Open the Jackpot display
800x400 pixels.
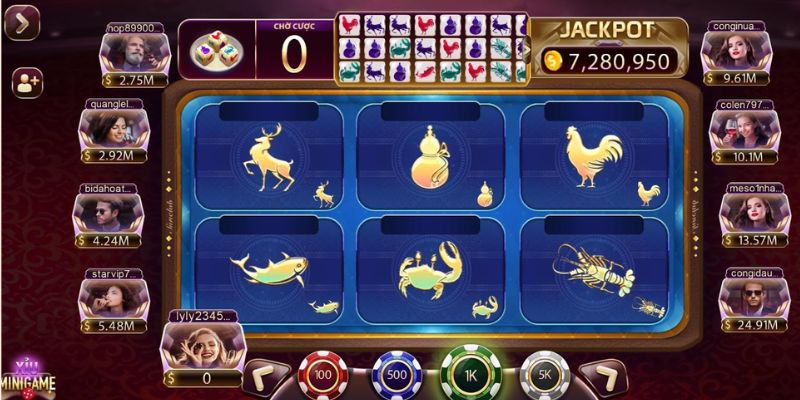pos(607,49)
